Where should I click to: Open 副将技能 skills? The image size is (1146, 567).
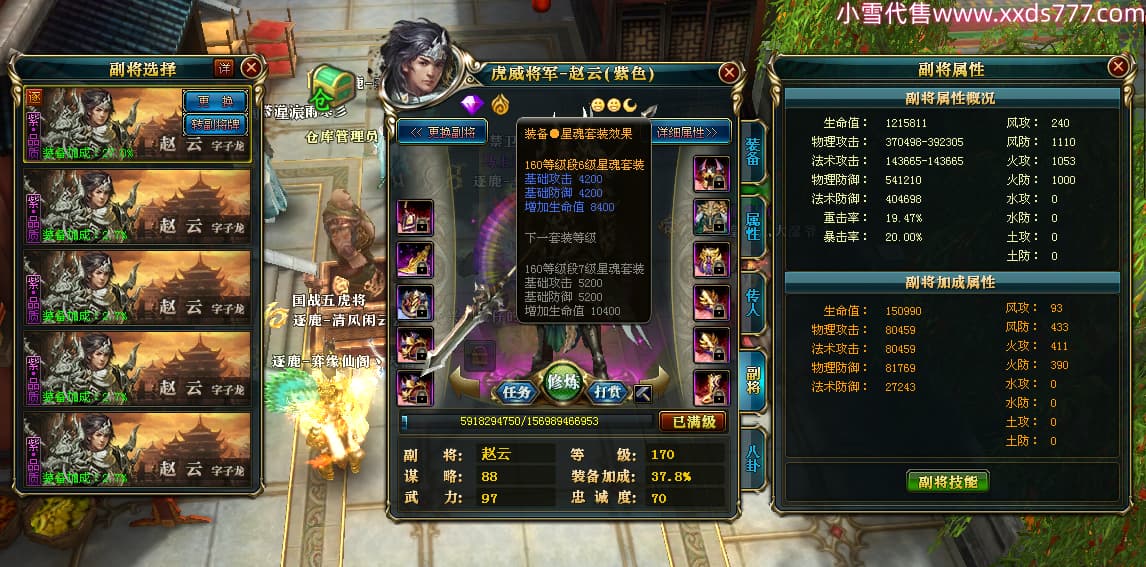947,481
